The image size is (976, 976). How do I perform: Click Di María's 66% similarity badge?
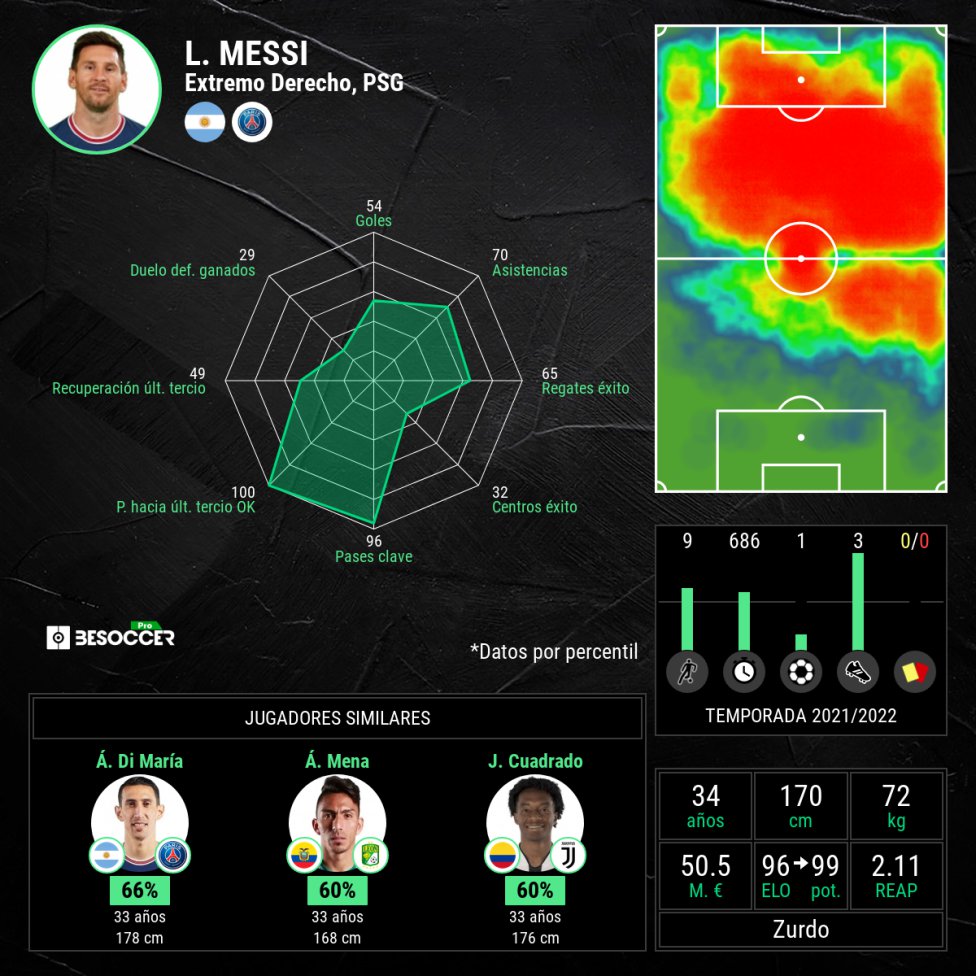(x=140, y=890)
